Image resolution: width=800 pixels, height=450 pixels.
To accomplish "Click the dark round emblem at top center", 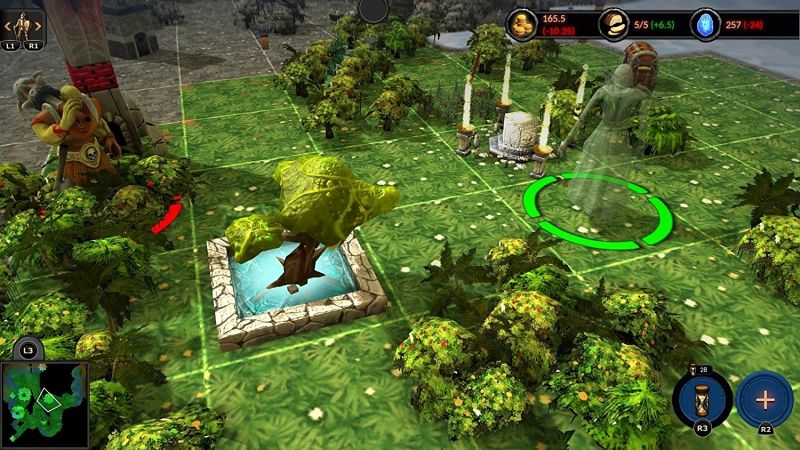I will click(373, 9).
